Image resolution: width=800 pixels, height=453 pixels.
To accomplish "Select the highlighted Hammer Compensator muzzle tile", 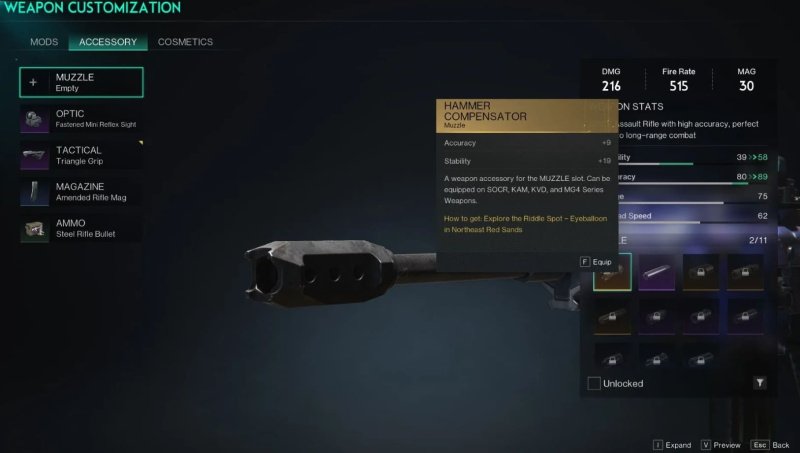I will tap(612, 271).
